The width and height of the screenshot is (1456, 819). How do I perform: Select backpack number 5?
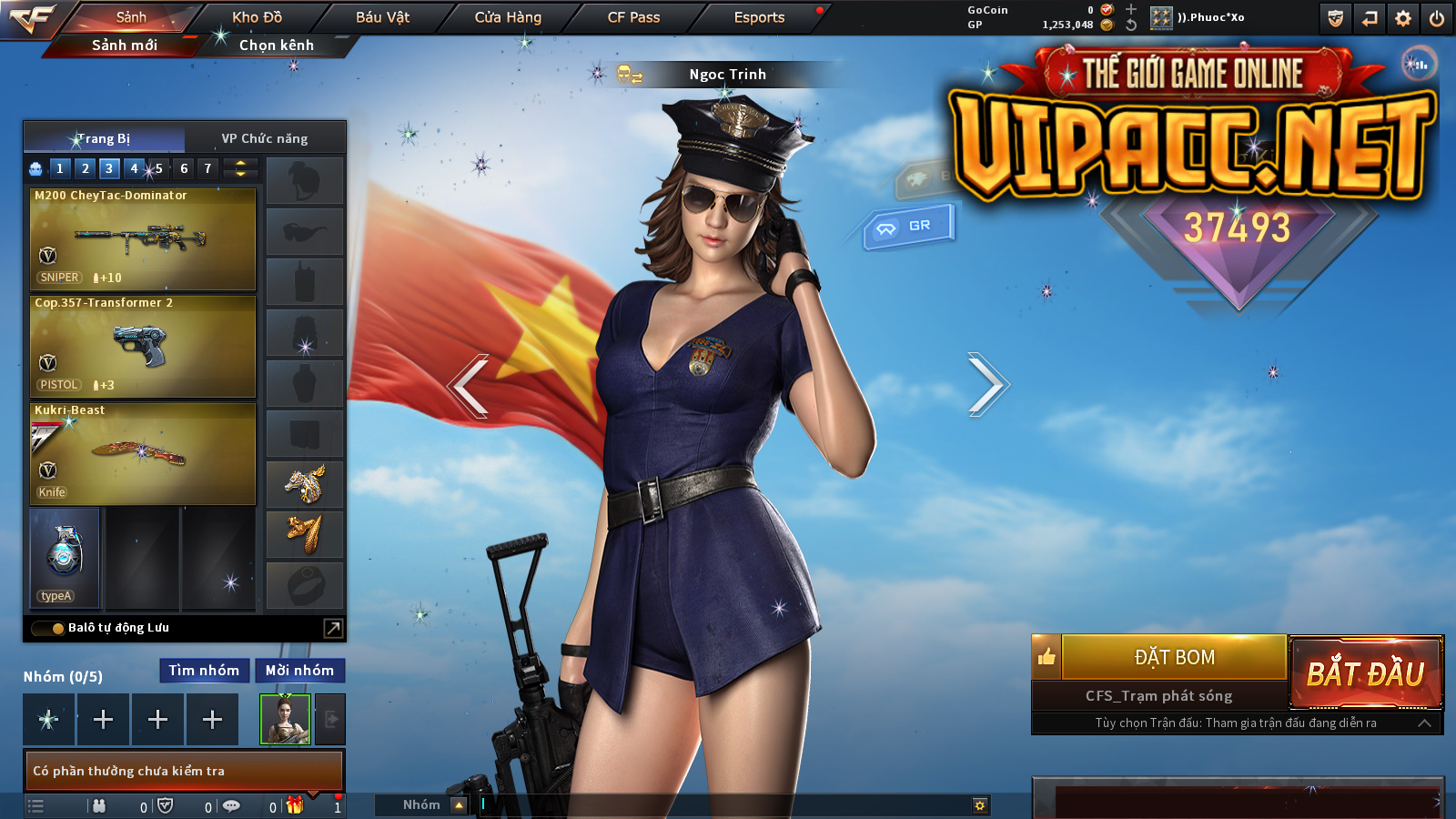coord(158,168)
